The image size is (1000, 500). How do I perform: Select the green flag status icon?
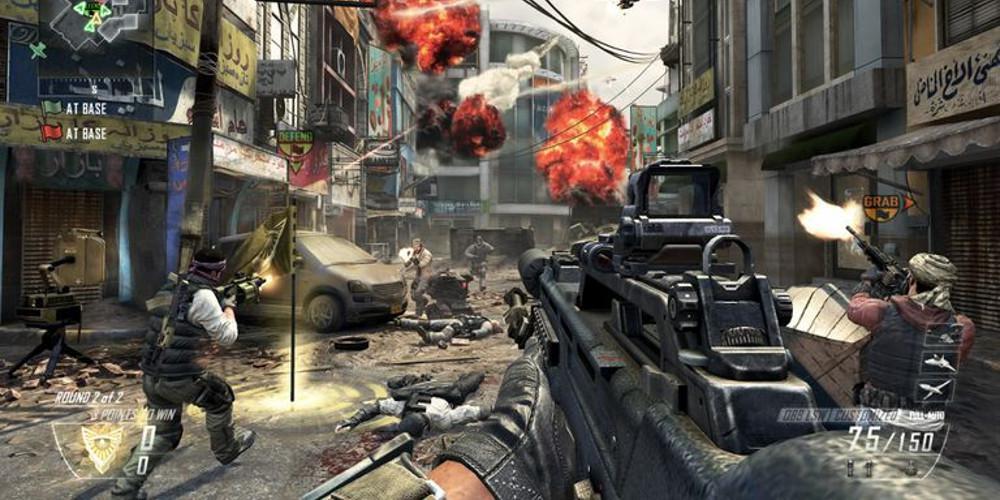(51, 107)
